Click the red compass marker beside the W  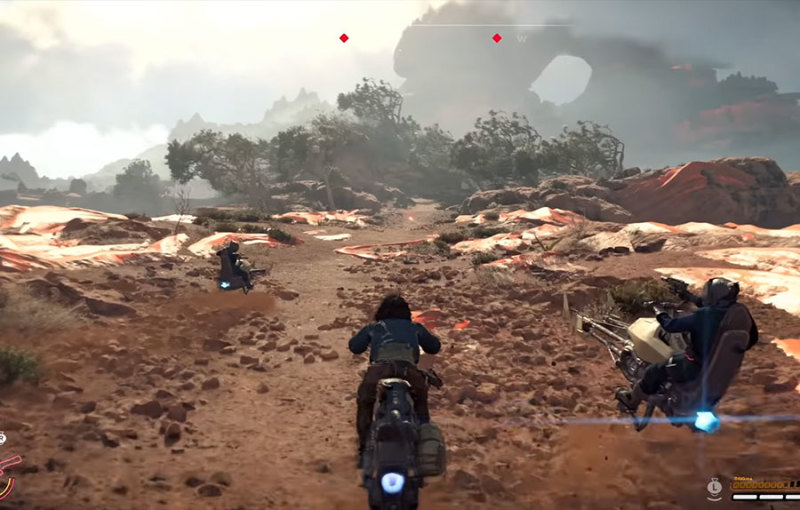(x=496, y=38)
